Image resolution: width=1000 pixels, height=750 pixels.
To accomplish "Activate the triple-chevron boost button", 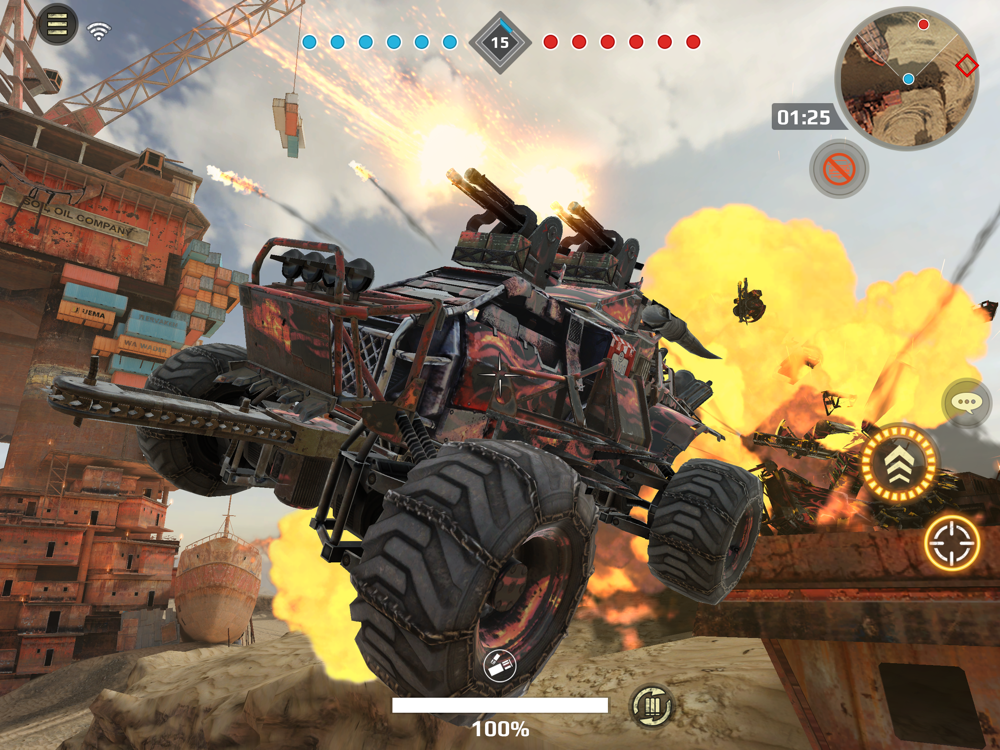I will tap(899, 464).
